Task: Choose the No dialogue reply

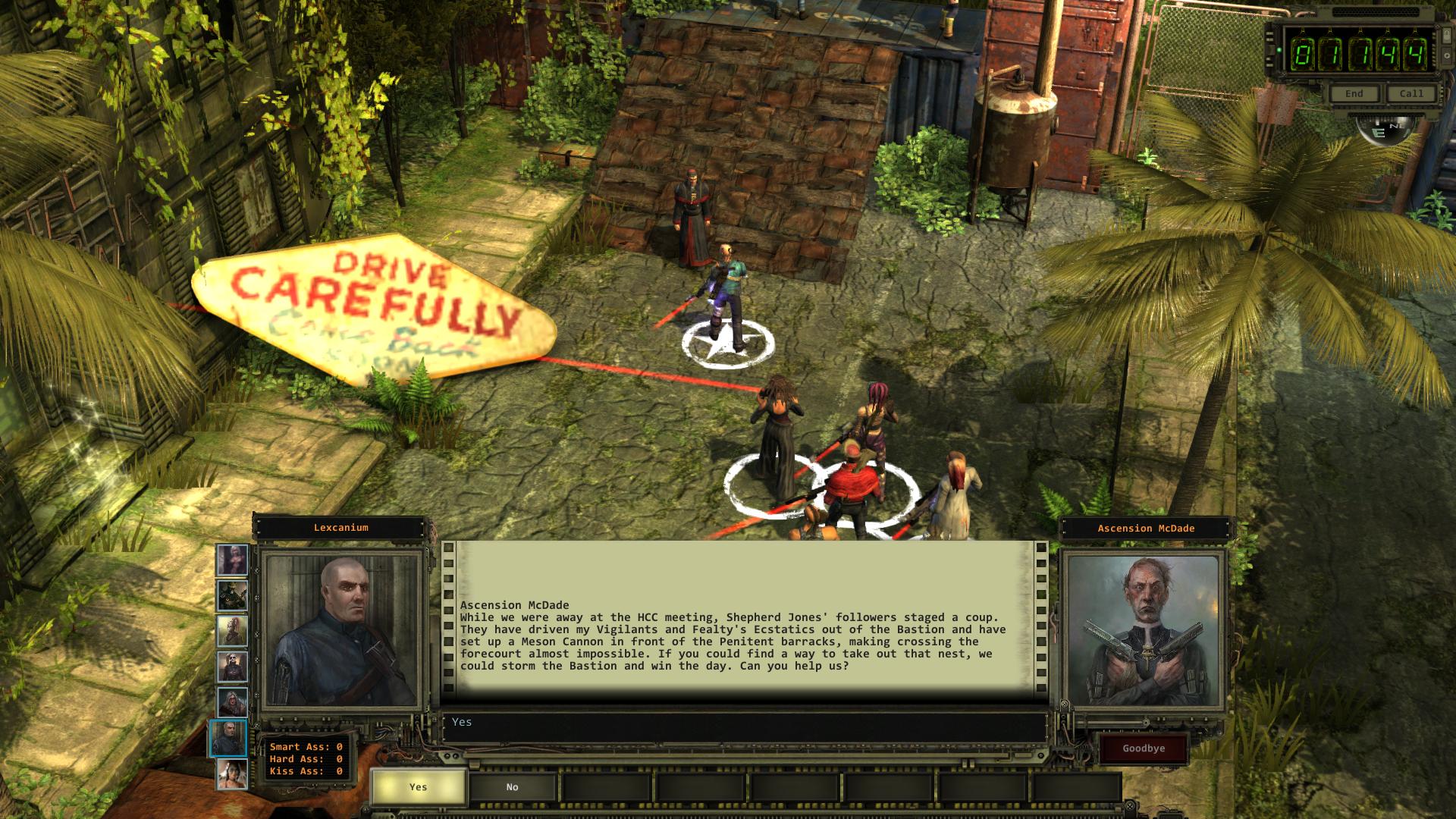Action: tap(512, 787)
